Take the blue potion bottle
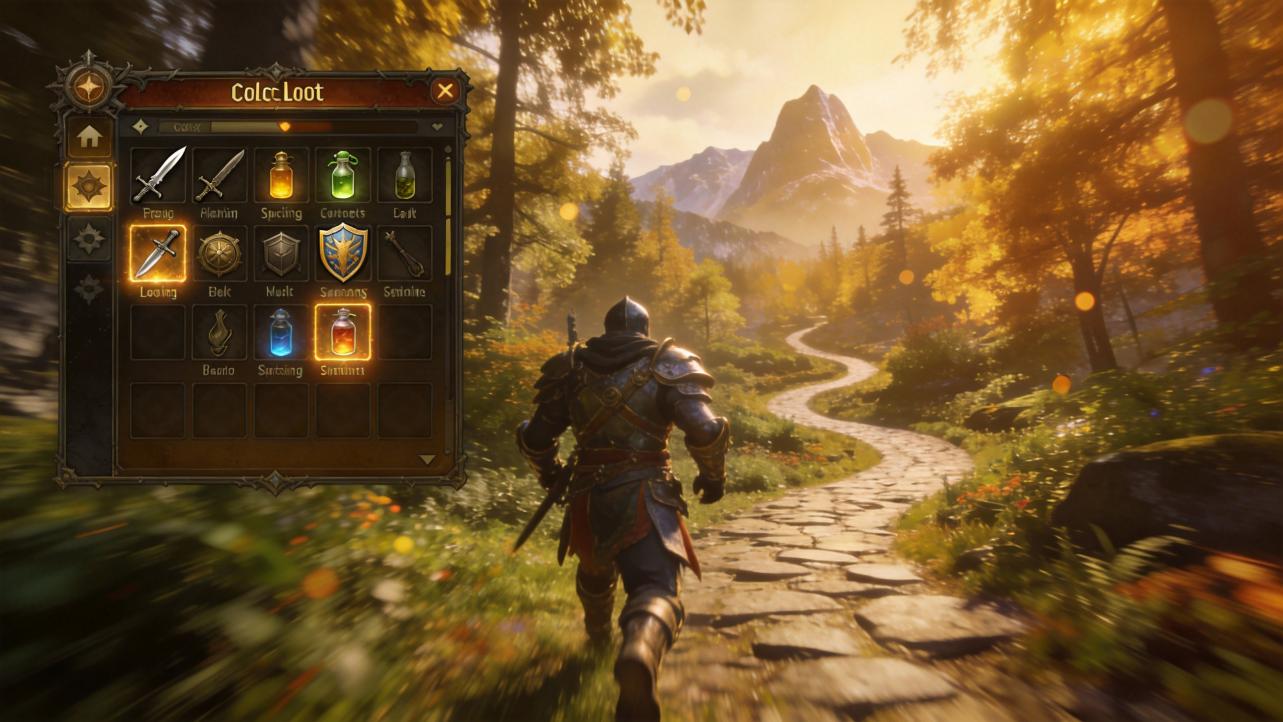This screenshot has width=1283, height=722. pos(281,332)
